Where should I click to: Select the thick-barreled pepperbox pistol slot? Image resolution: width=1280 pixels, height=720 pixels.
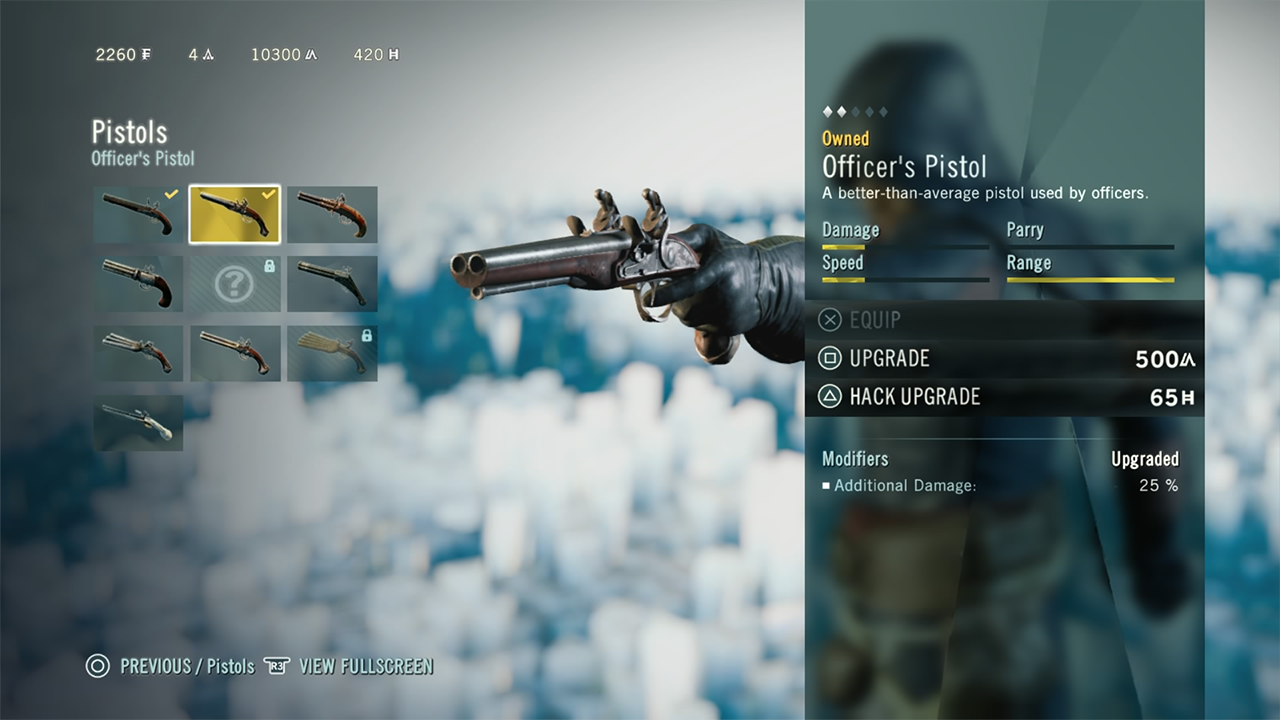click(138, 284)
